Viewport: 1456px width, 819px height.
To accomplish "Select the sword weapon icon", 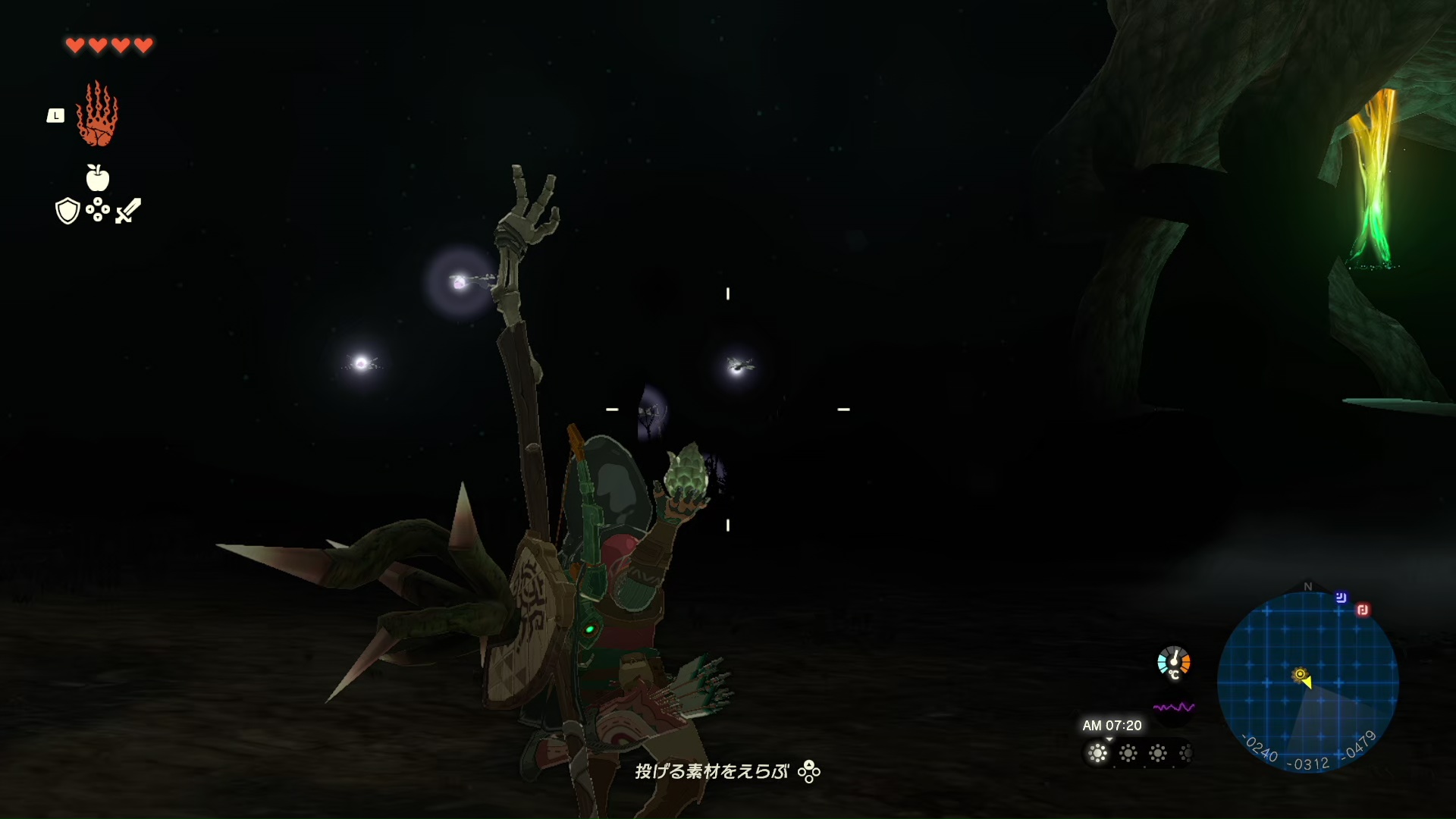I will tap(128, 211).
